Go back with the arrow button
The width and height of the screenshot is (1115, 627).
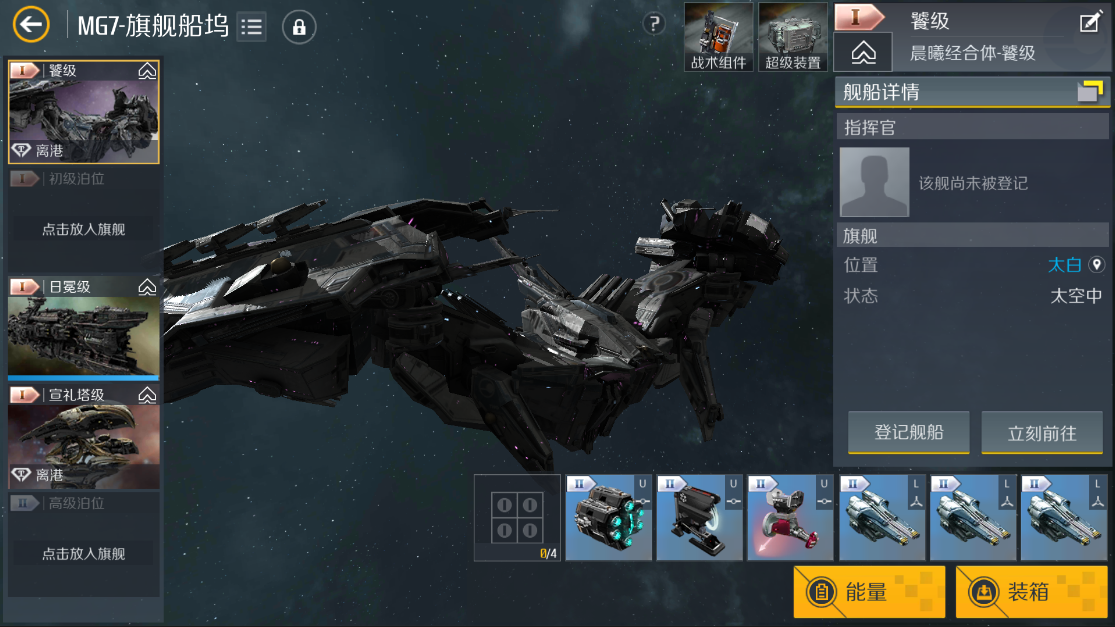31,25
